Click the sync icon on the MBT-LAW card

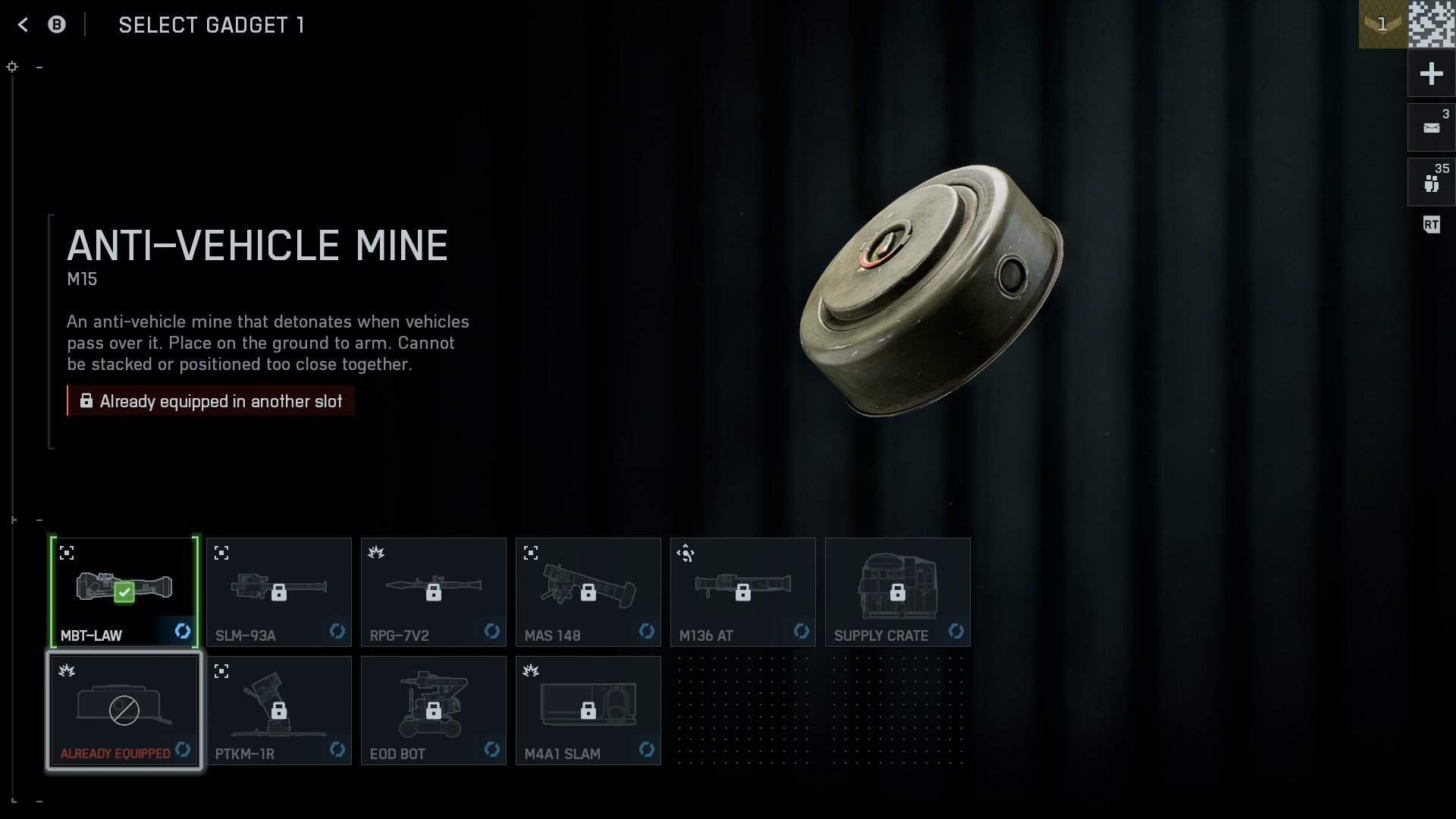coord(183,630)
